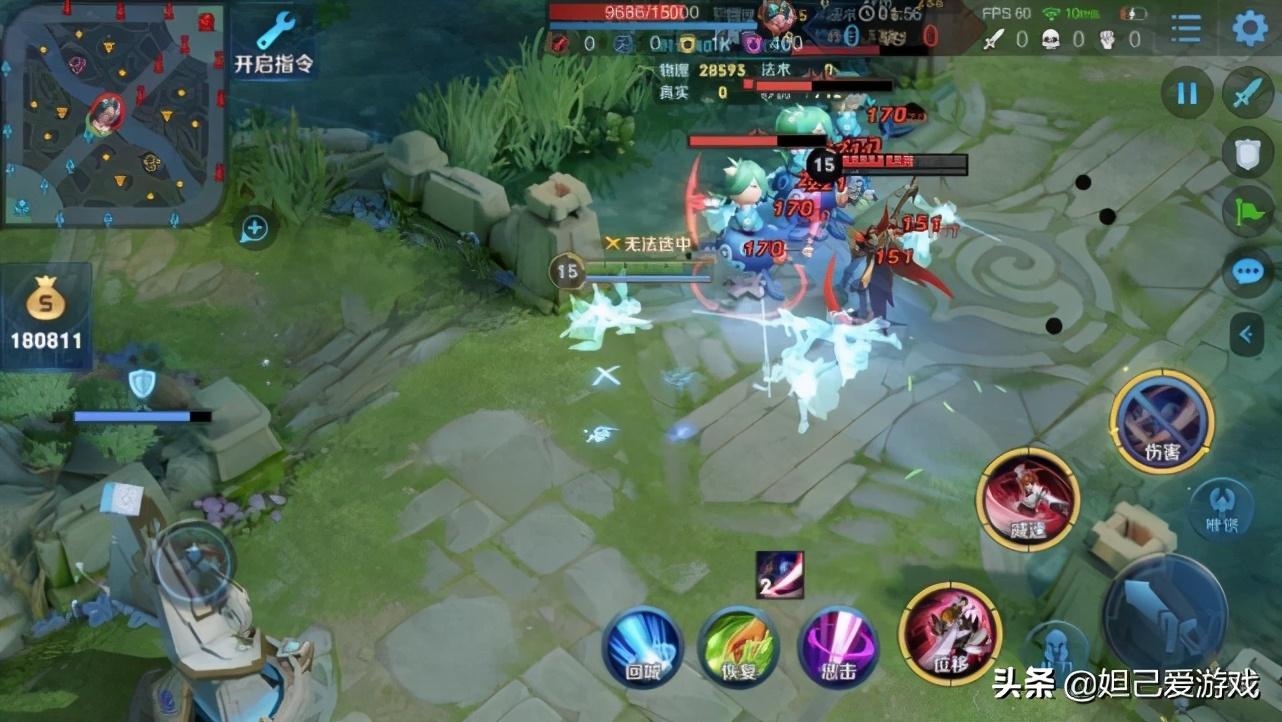
Task: Activate the 伤害 skill
Action: point(1162,421)
